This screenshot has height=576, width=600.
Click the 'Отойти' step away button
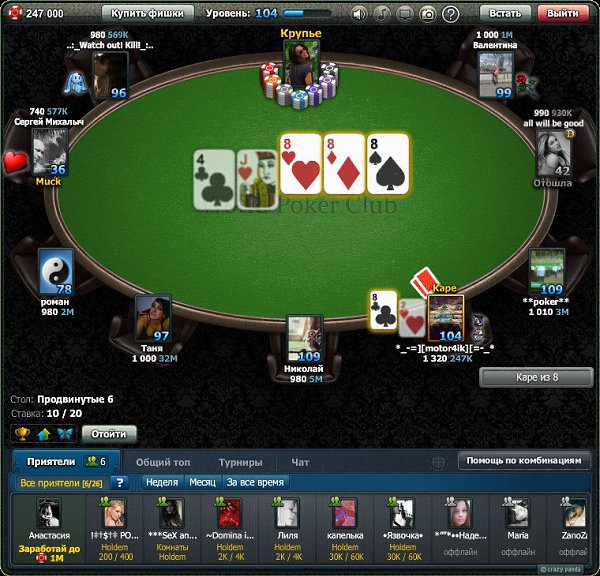pyautogui.click(x=108, y=434)
